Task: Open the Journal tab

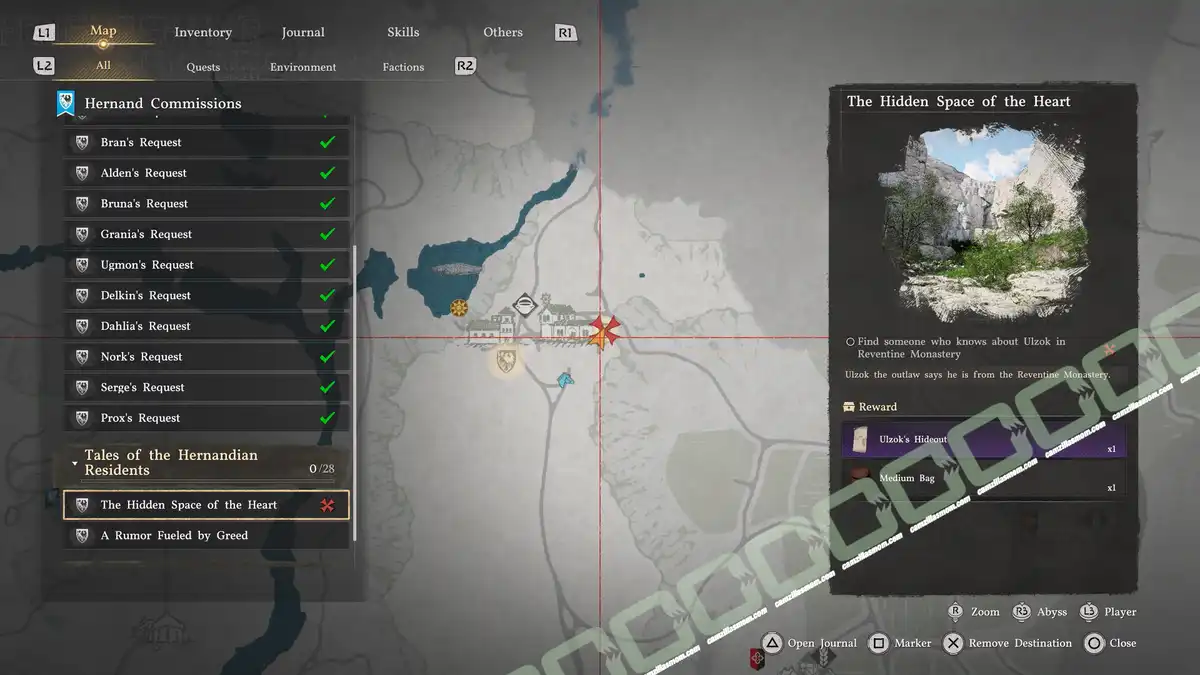Action: [303, 32]
